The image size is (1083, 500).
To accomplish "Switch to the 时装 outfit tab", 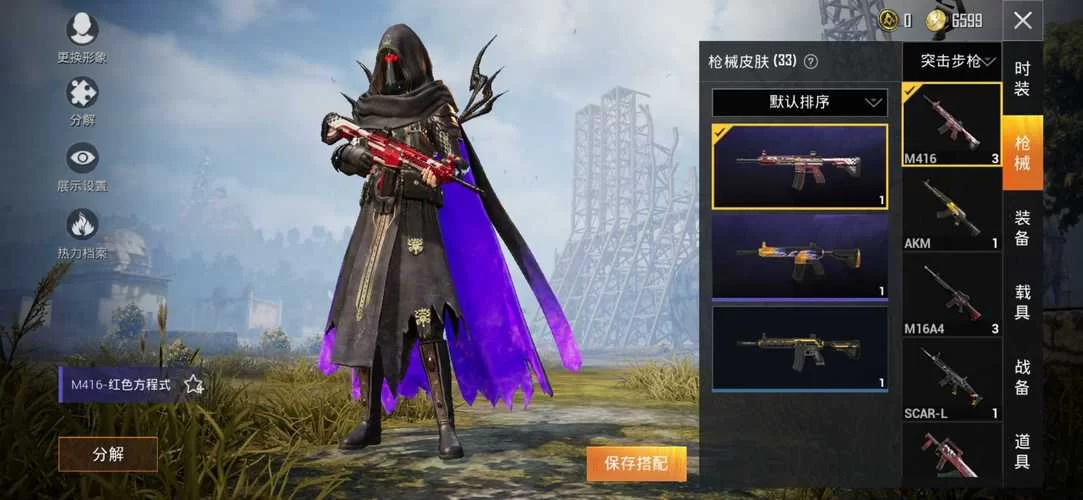I will click(x=1022, y=78).
